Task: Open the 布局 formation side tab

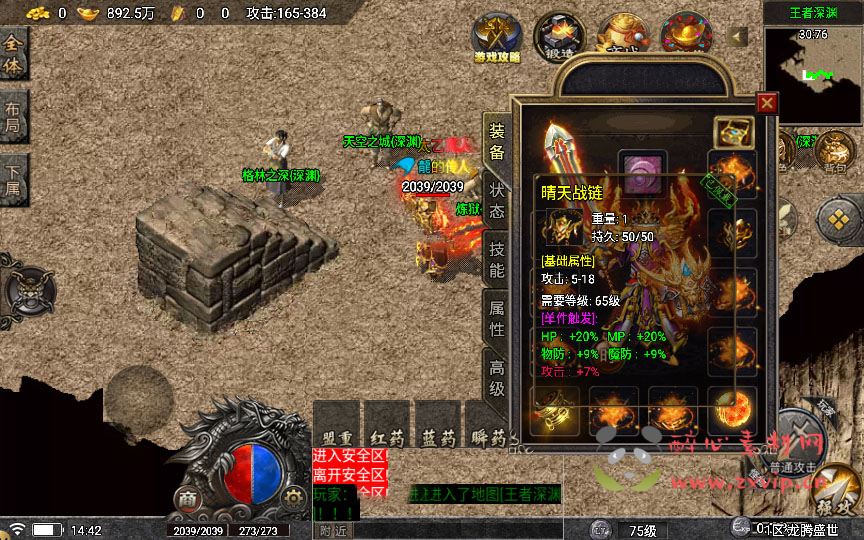Action: click(x=14, y=118)
